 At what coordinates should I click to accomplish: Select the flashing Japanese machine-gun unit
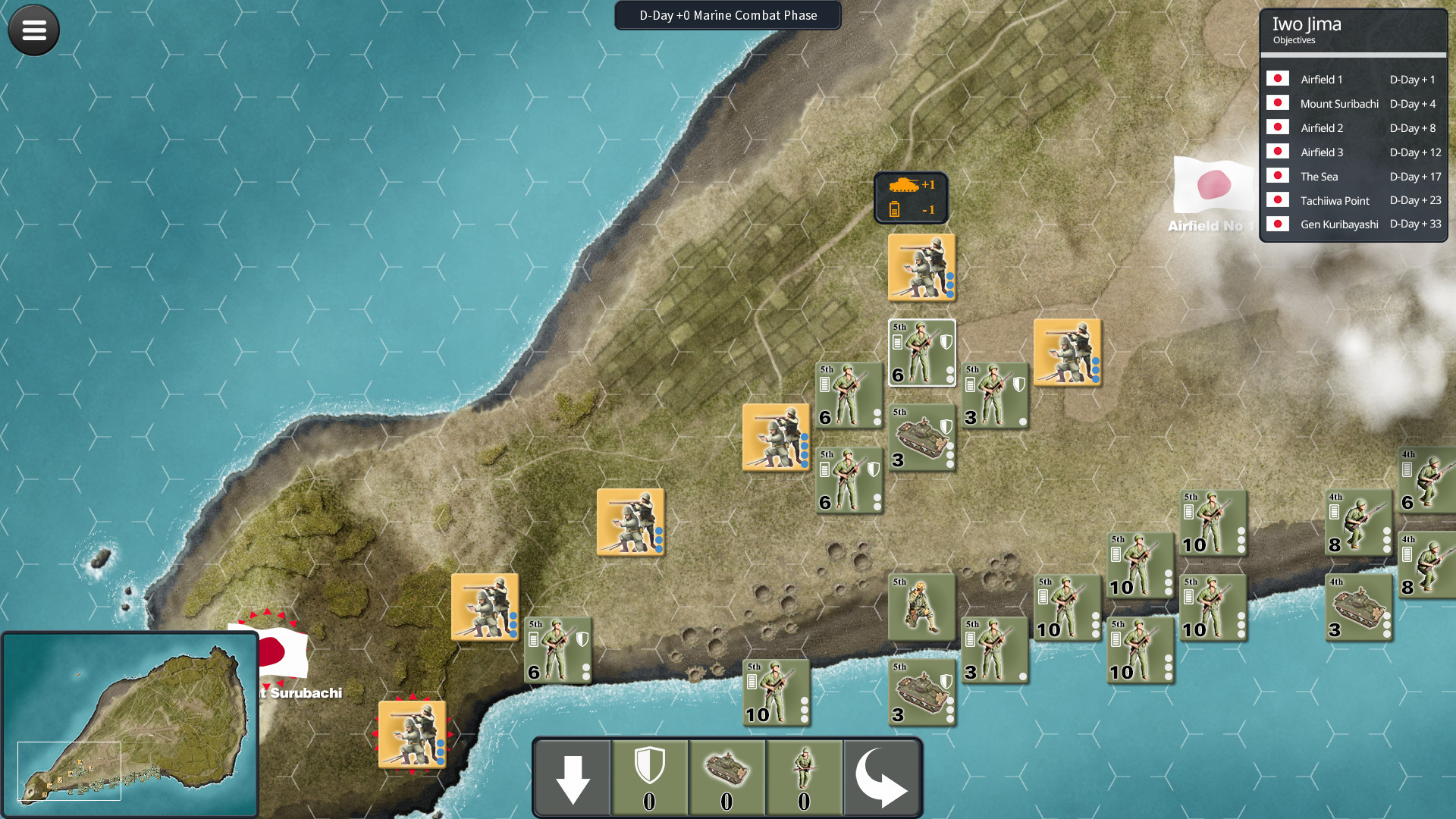click(412, 734)
